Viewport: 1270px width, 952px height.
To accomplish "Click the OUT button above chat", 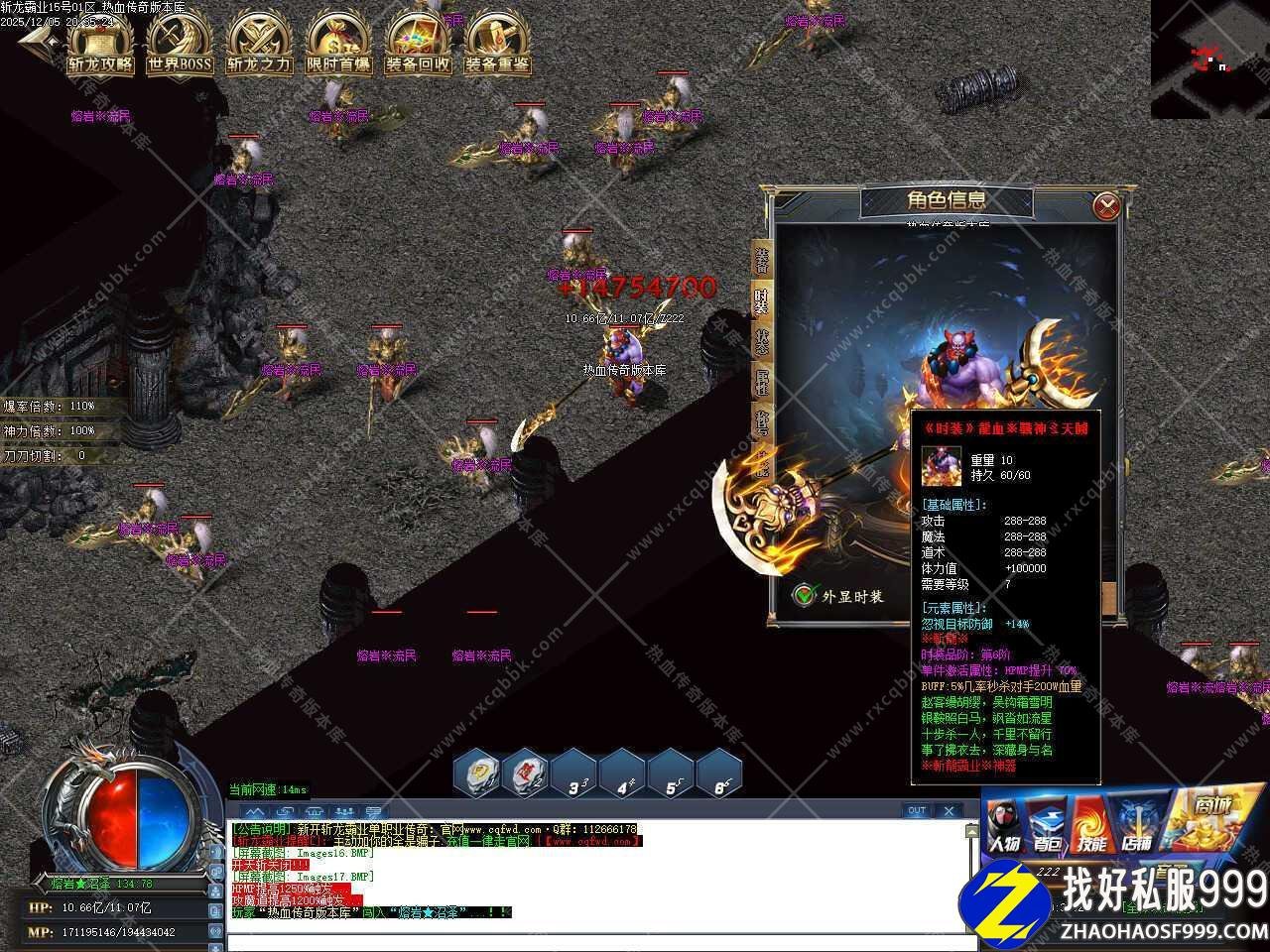I will pyautogui.click(x=917, y=810).
